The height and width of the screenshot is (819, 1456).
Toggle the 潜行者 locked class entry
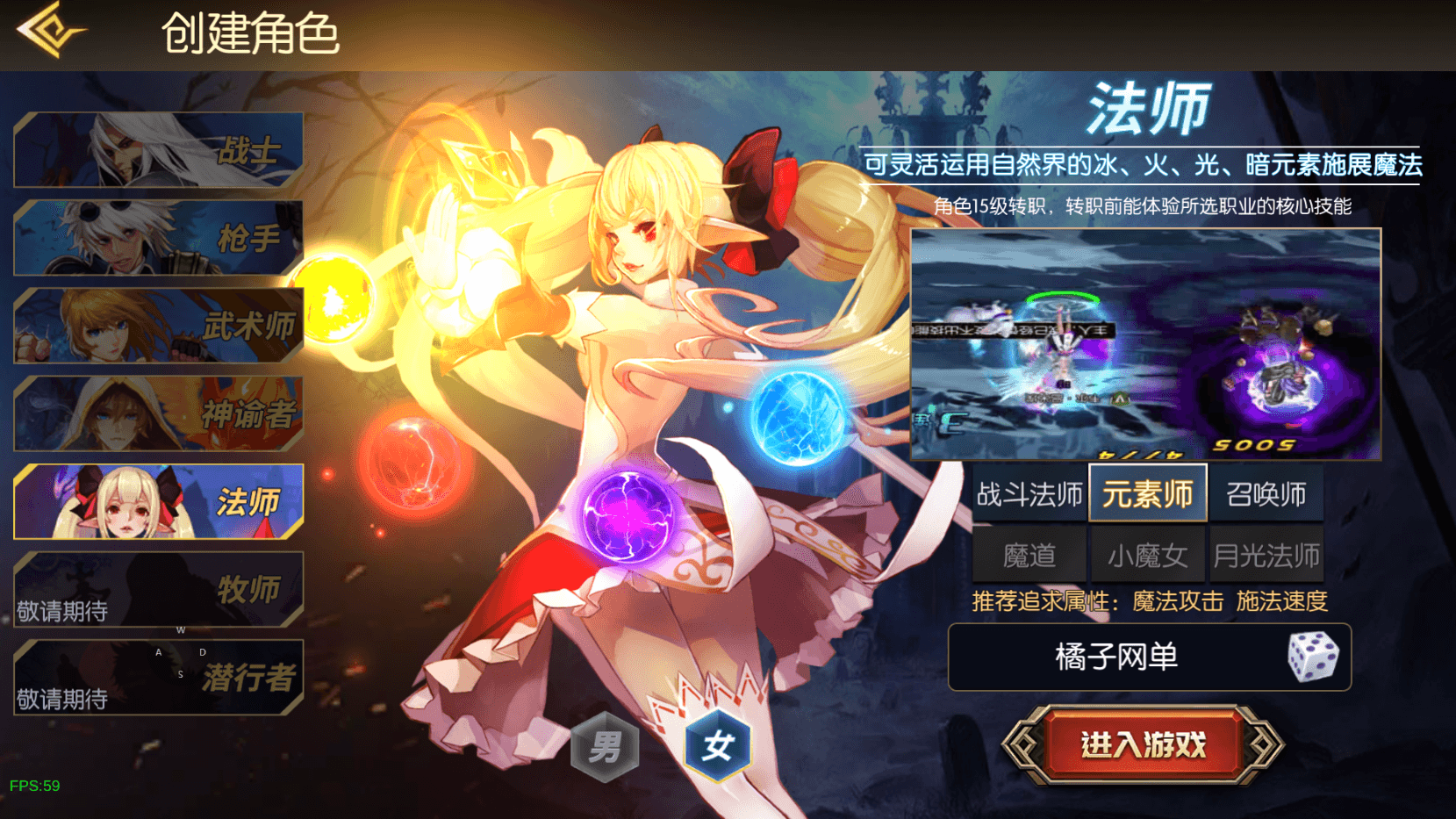pos(158,676)
